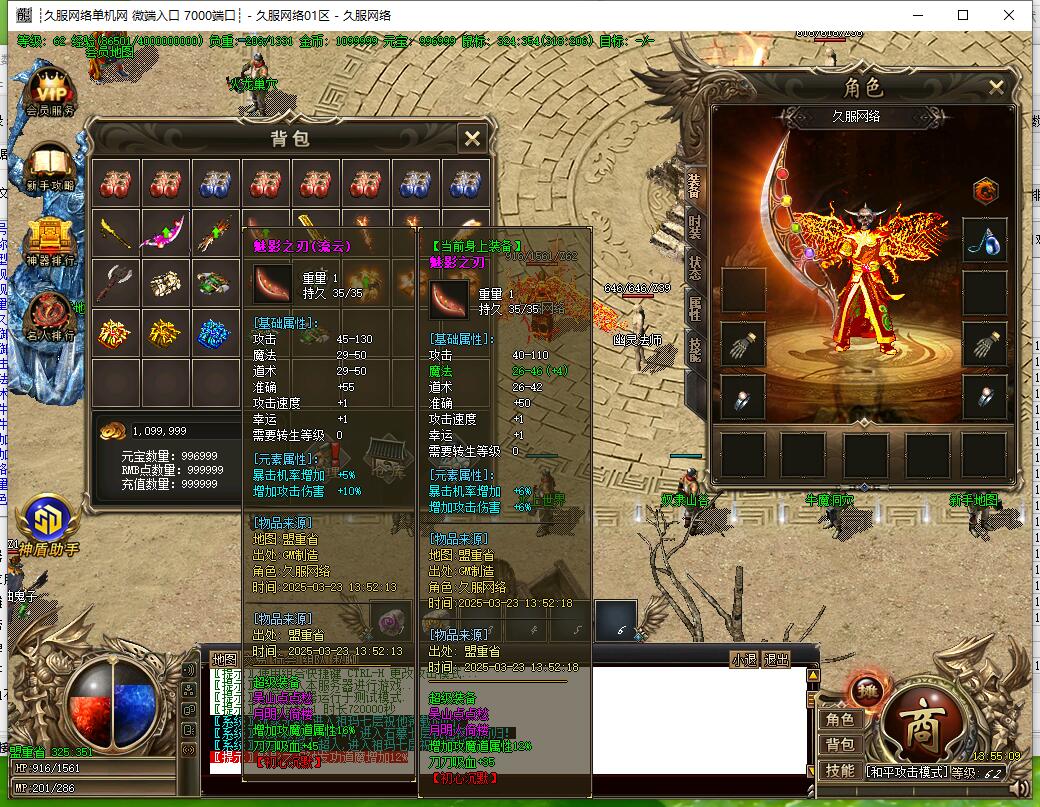Viewport: 1040px width, 807px height.
Task: Close the 角色 character panel
Action: pyautogui.click(x=996, y=88)
